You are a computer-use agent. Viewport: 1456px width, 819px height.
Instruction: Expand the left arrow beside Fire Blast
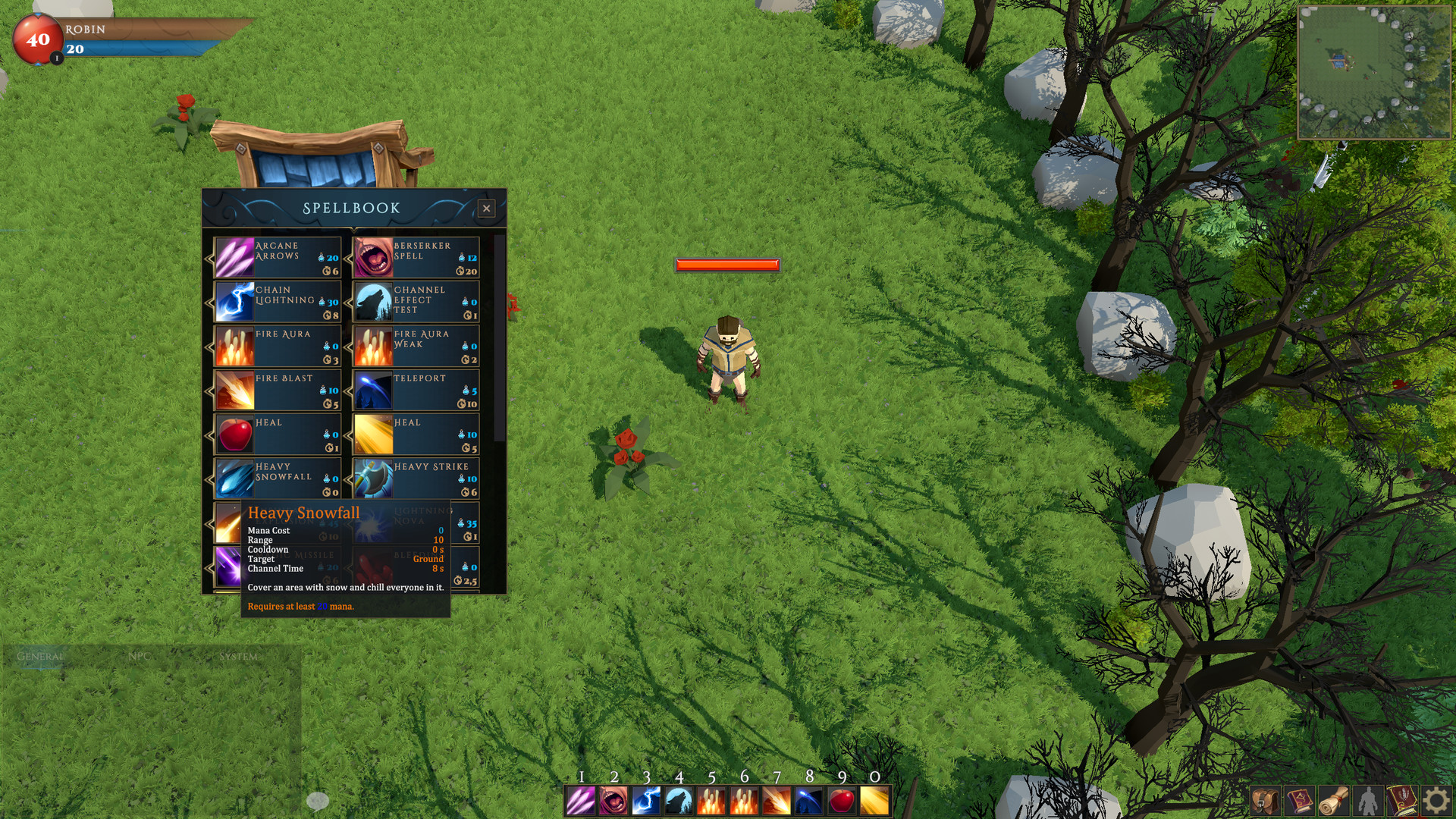pyautogui.click(x=210, y=390)
